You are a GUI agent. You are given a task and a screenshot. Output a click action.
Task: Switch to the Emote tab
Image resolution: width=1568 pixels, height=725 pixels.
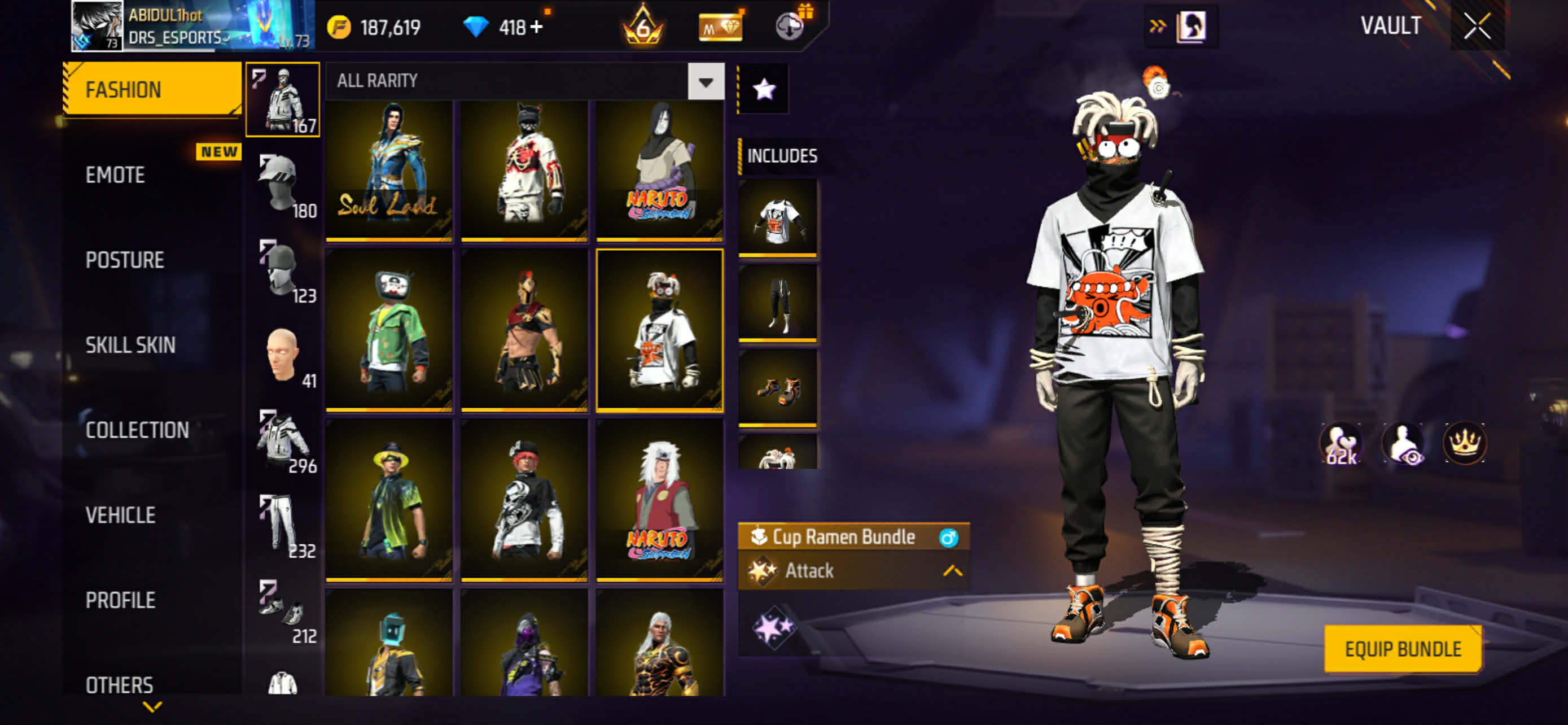115,175
